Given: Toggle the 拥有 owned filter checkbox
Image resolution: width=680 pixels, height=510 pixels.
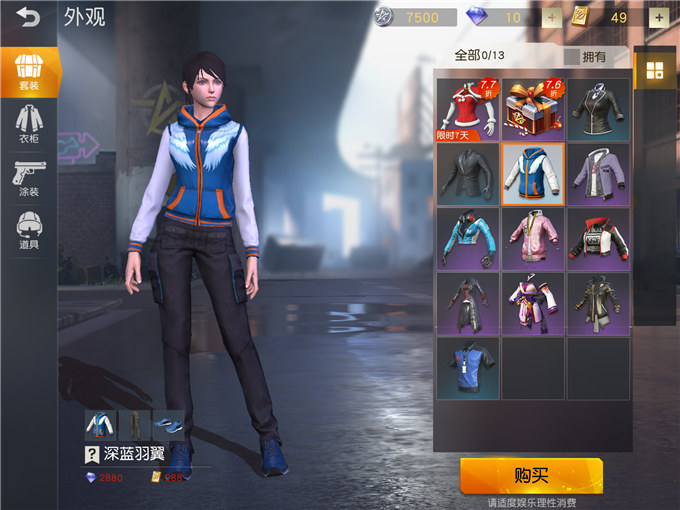Looking at the screenshot, I should (572, 57).
